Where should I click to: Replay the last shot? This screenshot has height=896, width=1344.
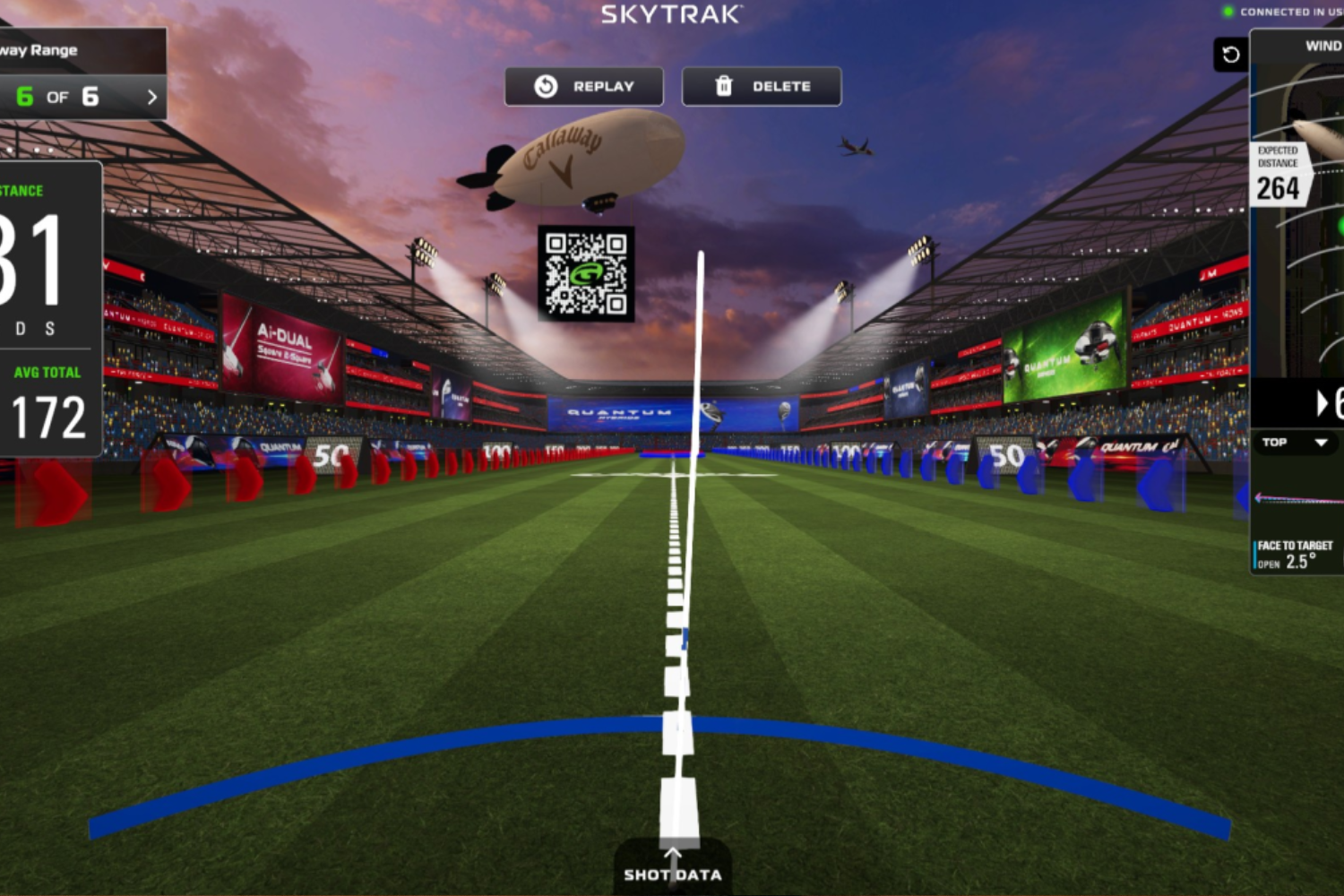click(x=583, y=87)
